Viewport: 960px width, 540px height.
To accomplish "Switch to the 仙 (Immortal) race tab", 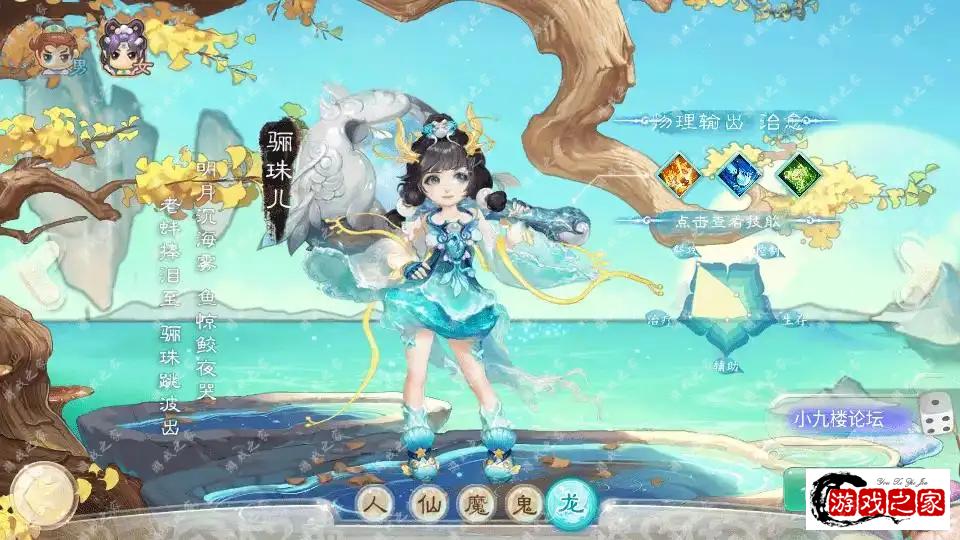I will (424, 504).
